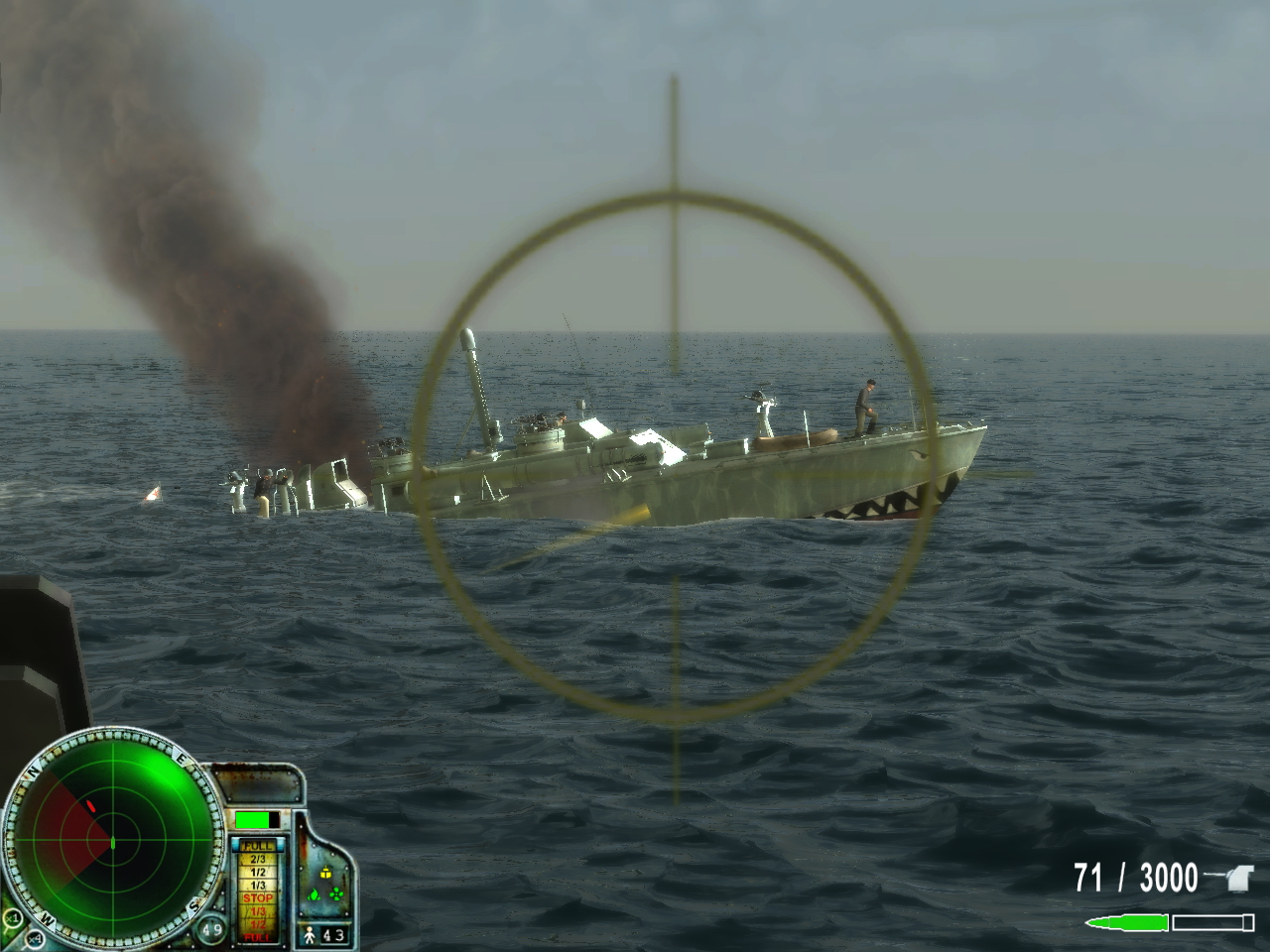Click the red contact blip on the radar

[91, 805]
